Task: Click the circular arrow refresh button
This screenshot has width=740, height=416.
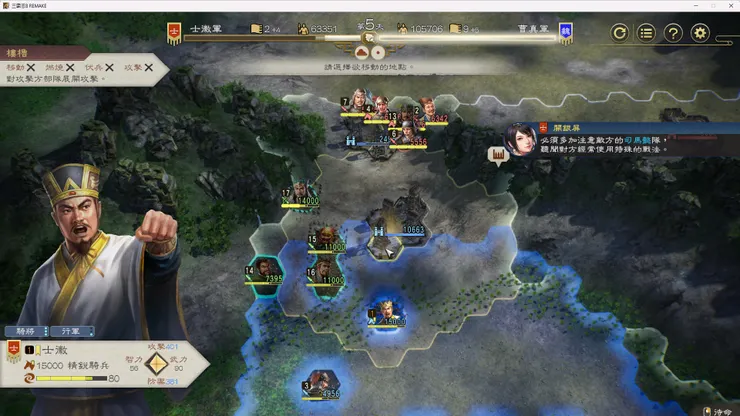Action: point(620,33)
